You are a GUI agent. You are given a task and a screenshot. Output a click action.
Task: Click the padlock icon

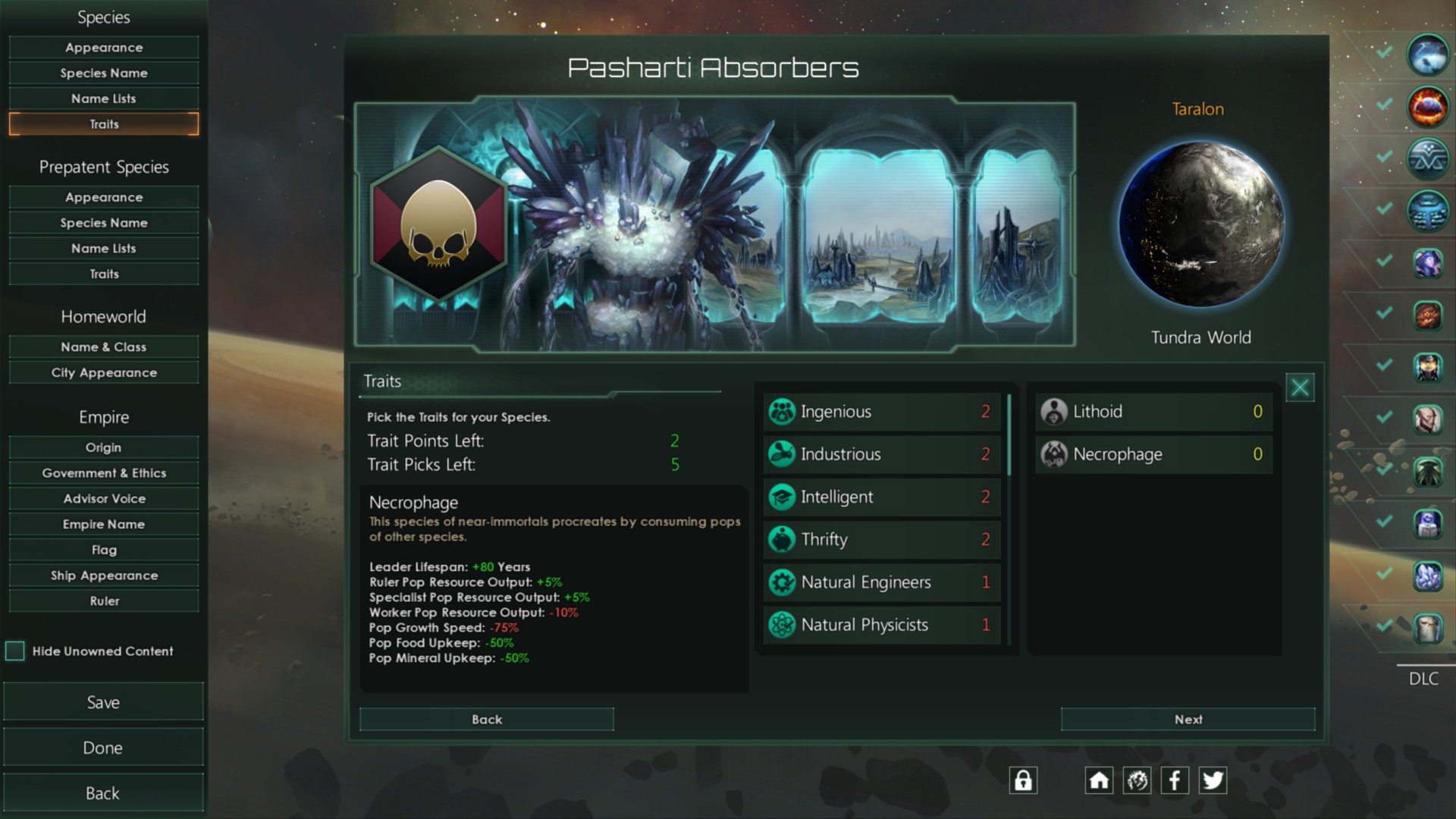1023,780
